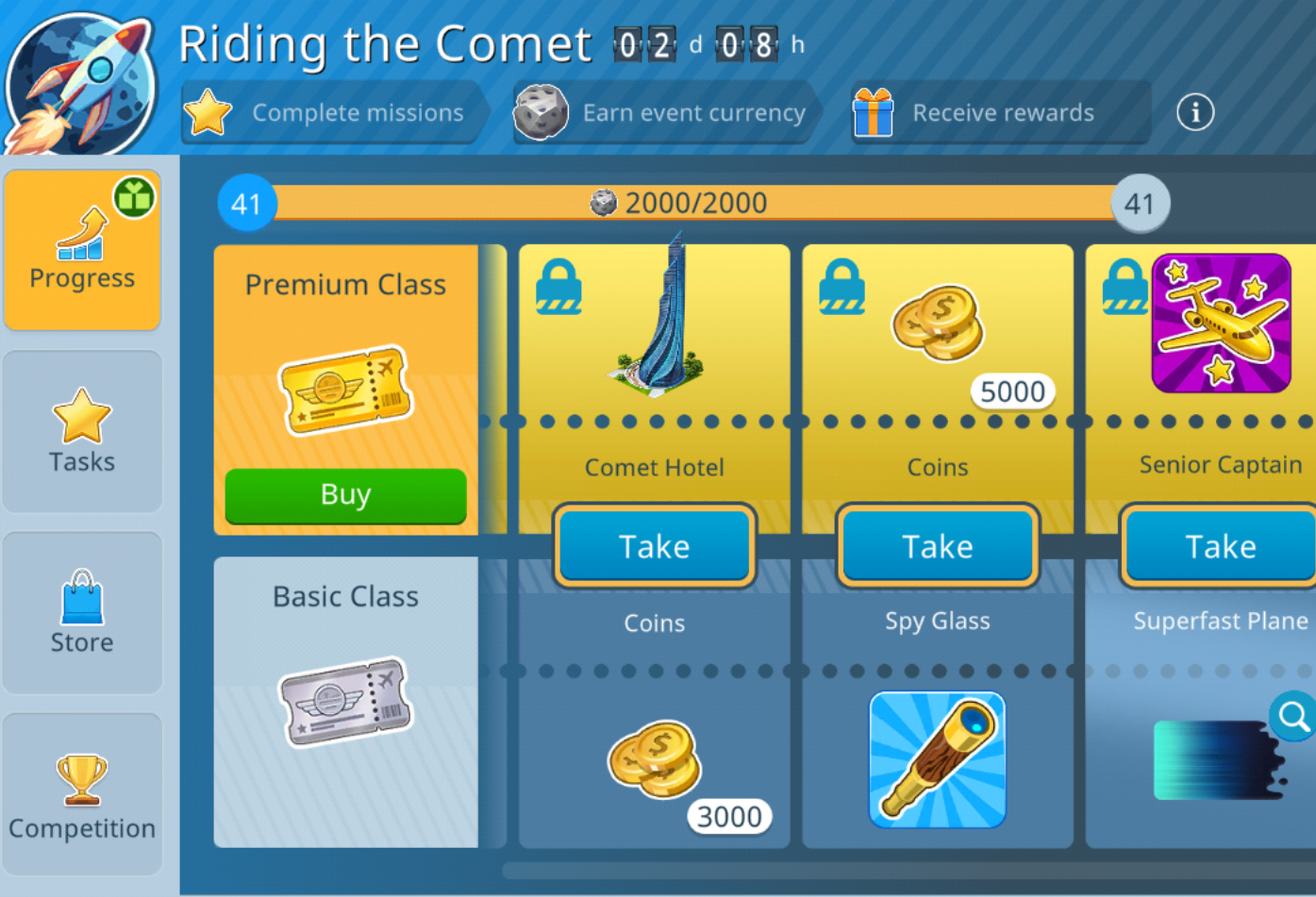1316x897 pixels.
Task: Buy the Premium Class ticket
Action: point(345,494)
